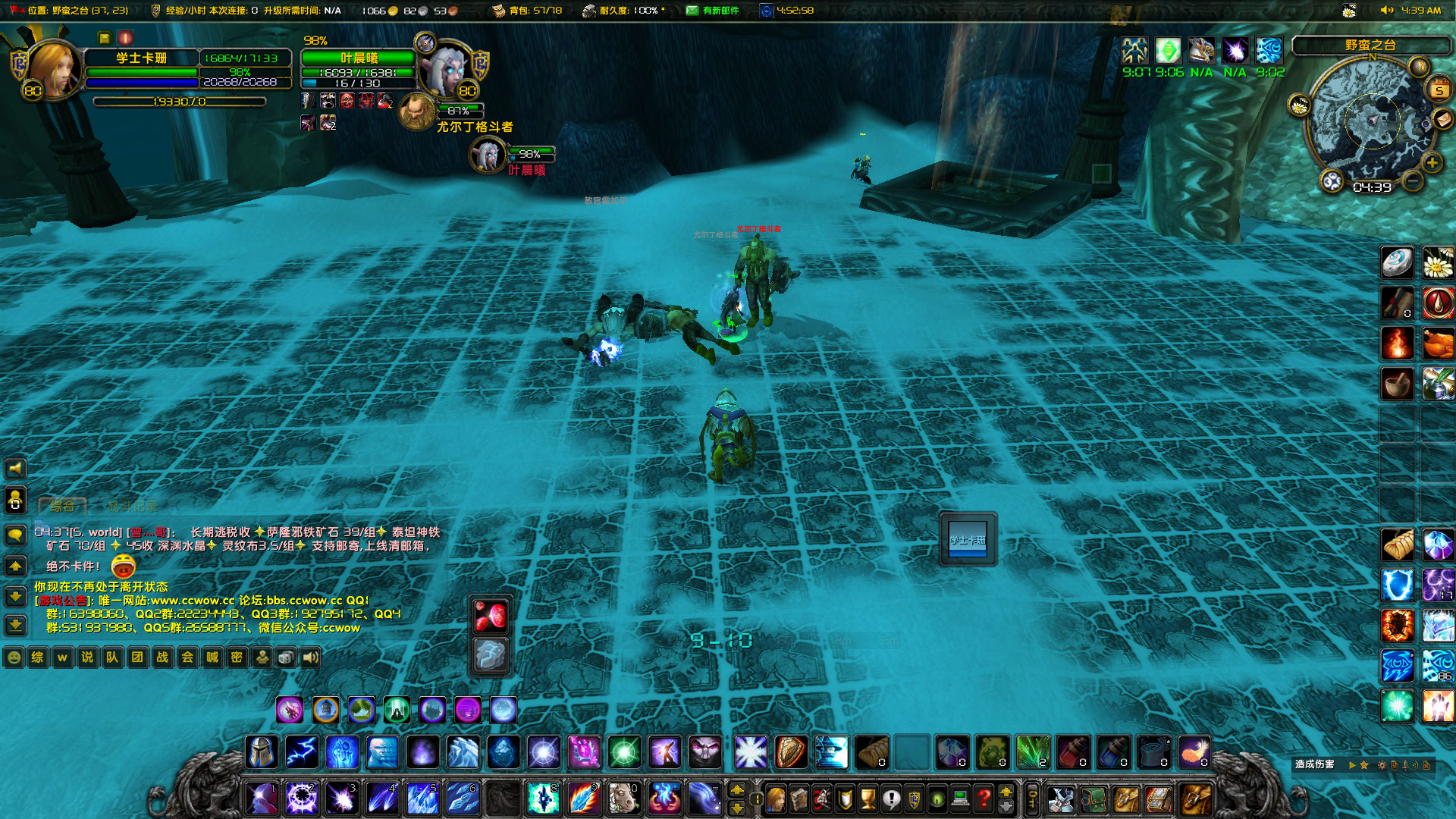Screen dimensions: 1456x819
Task: Select the 综合 chat tab
Action: [62, 507]
